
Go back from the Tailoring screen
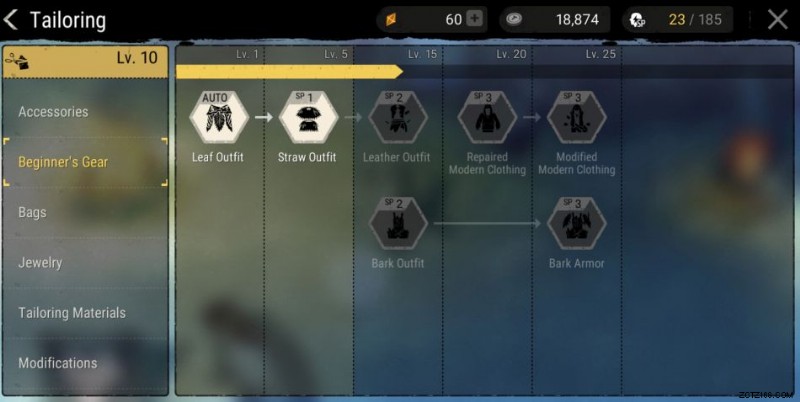click(x=12, y=20)
